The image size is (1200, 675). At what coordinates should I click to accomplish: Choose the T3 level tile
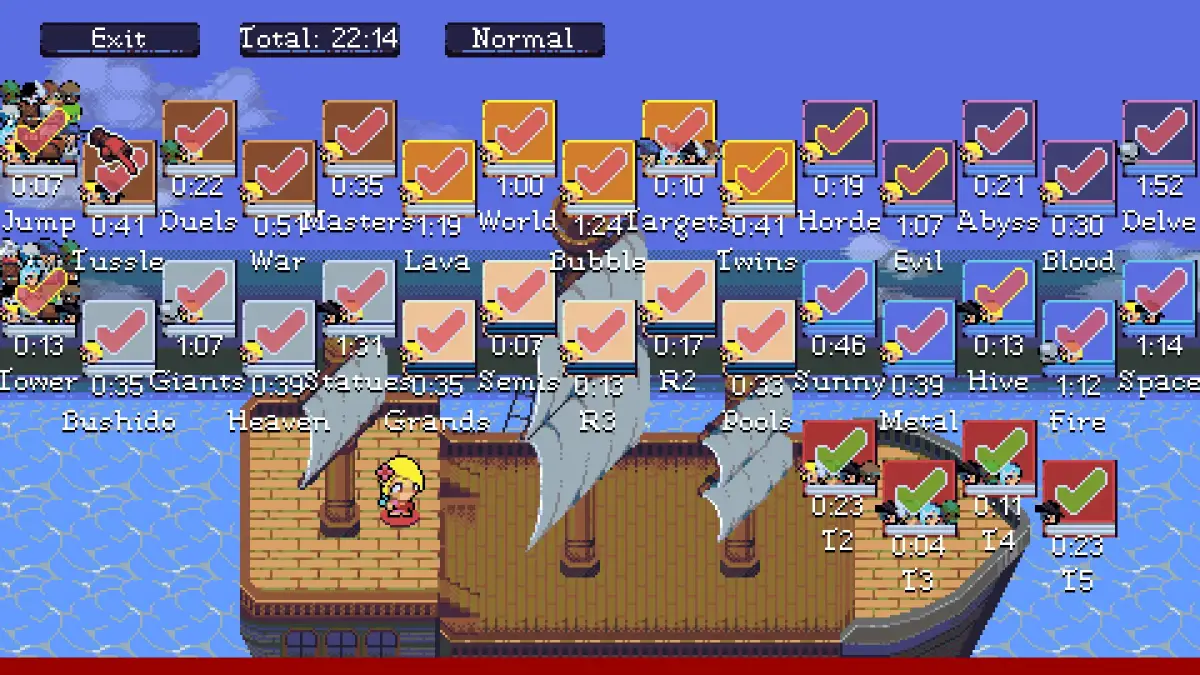pos(920,496)
